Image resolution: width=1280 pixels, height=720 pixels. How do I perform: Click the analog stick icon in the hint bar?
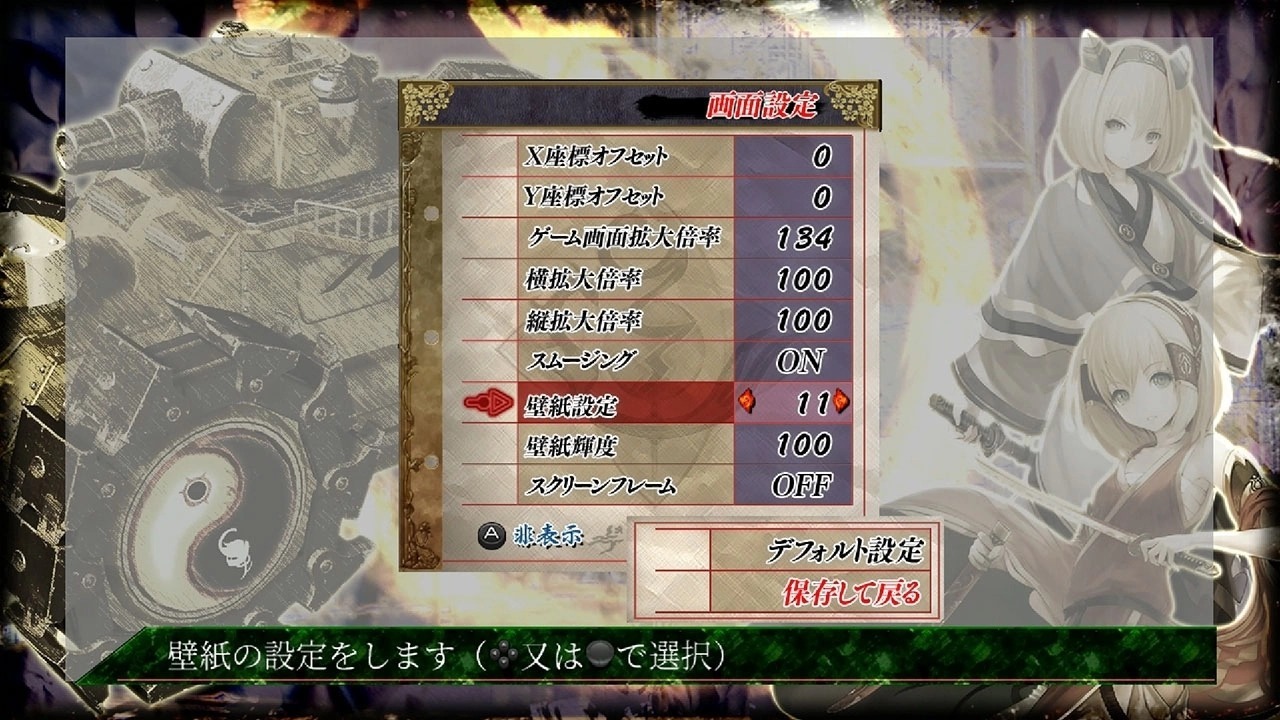602,656
